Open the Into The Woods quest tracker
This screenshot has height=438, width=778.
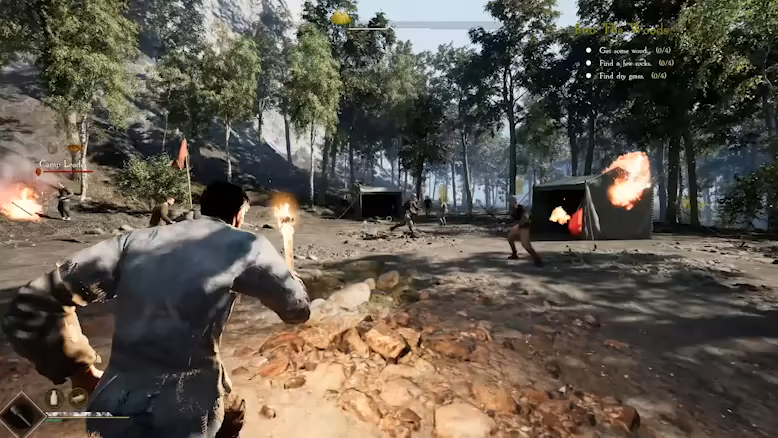622,29
